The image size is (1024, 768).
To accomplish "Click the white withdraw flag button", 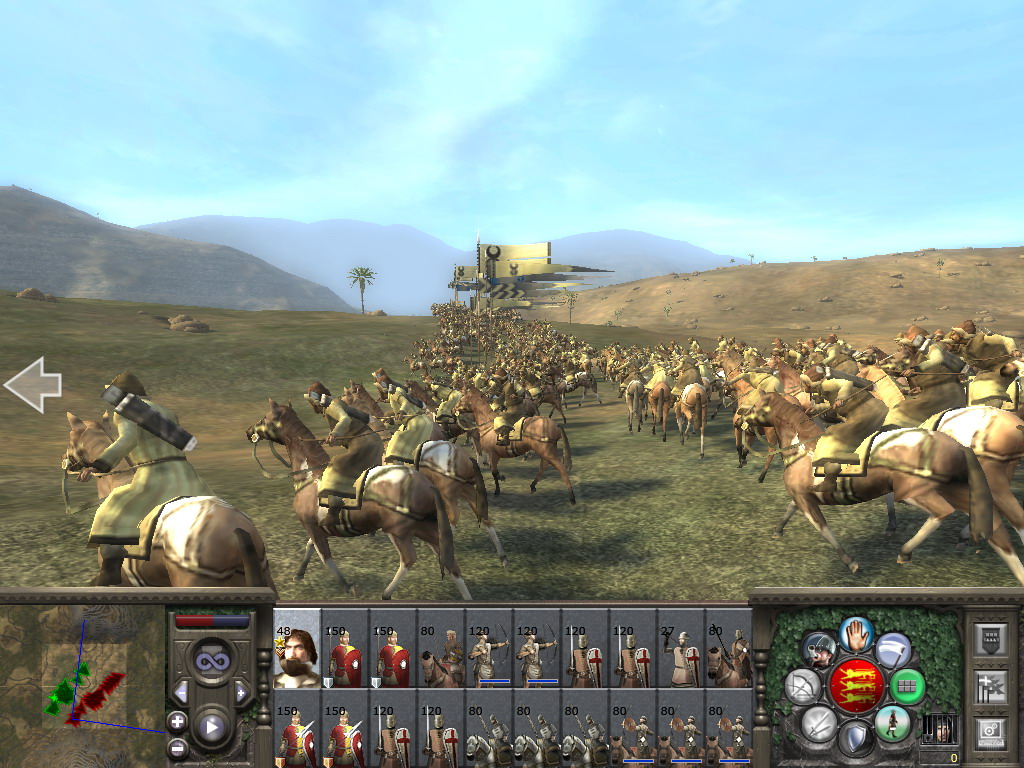I will [893, 650].
